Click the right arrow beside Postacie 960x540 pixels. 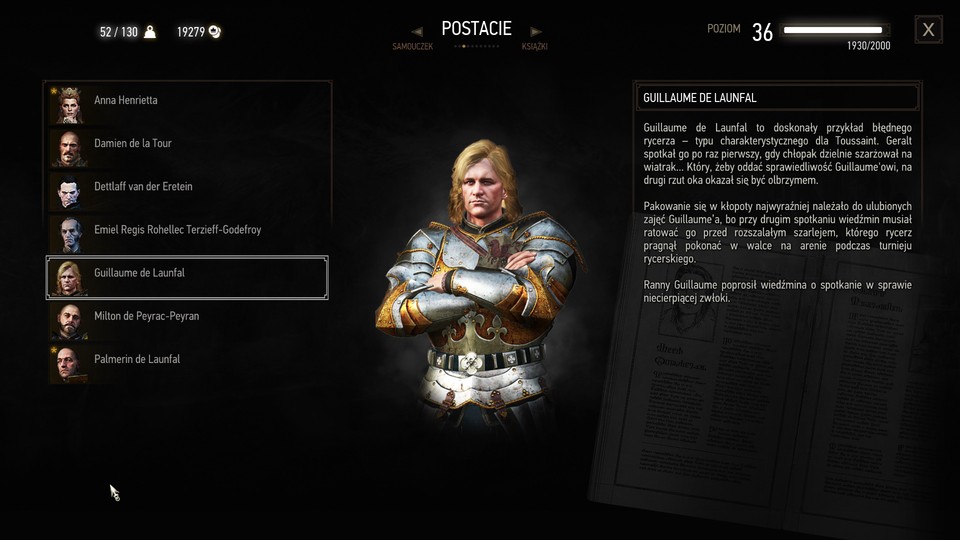click(x=536, y=31)
